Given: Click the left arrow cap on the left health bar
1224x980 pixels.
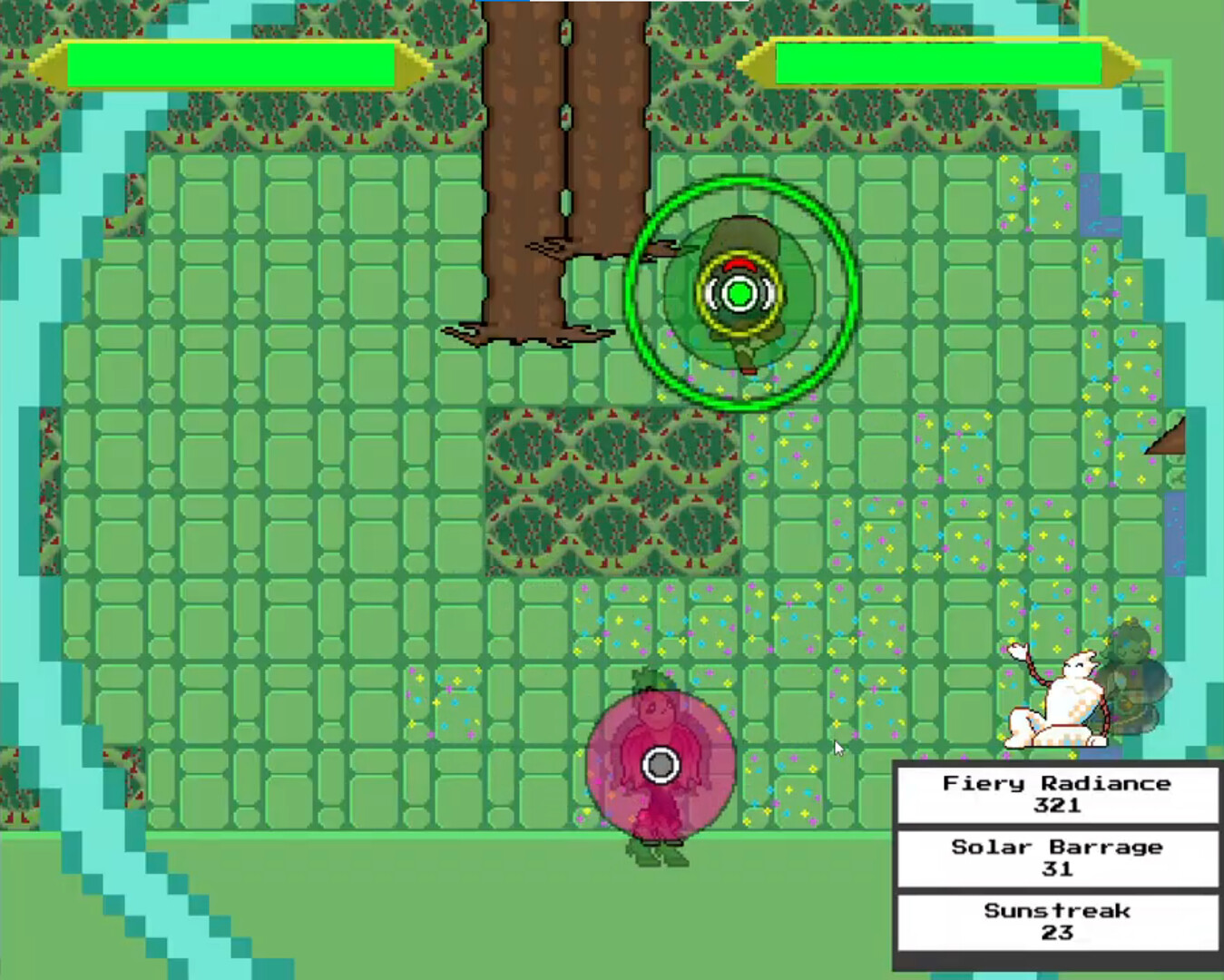Looking at the screenshot, I should click(53, 65).
